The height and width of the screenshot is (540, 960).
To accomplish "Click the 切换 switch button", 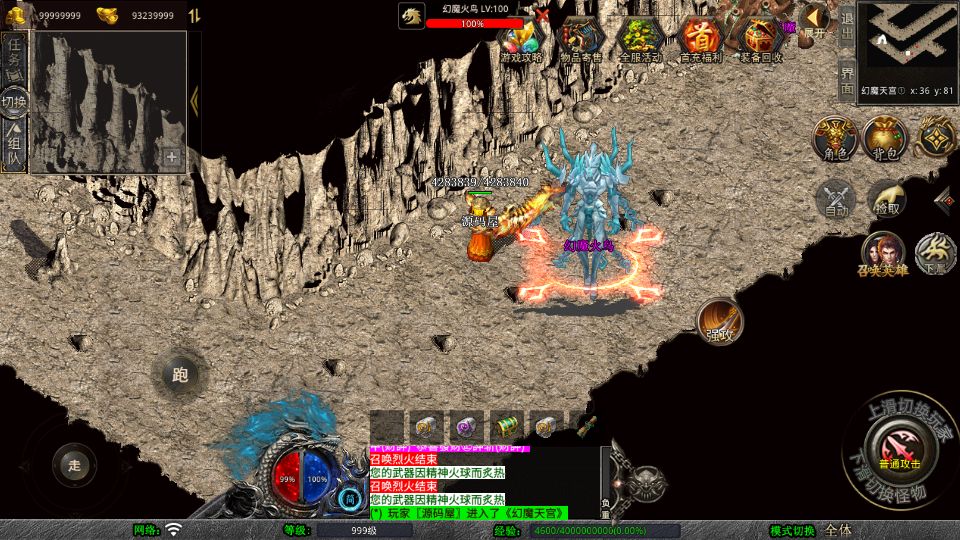I will (14, 101).
